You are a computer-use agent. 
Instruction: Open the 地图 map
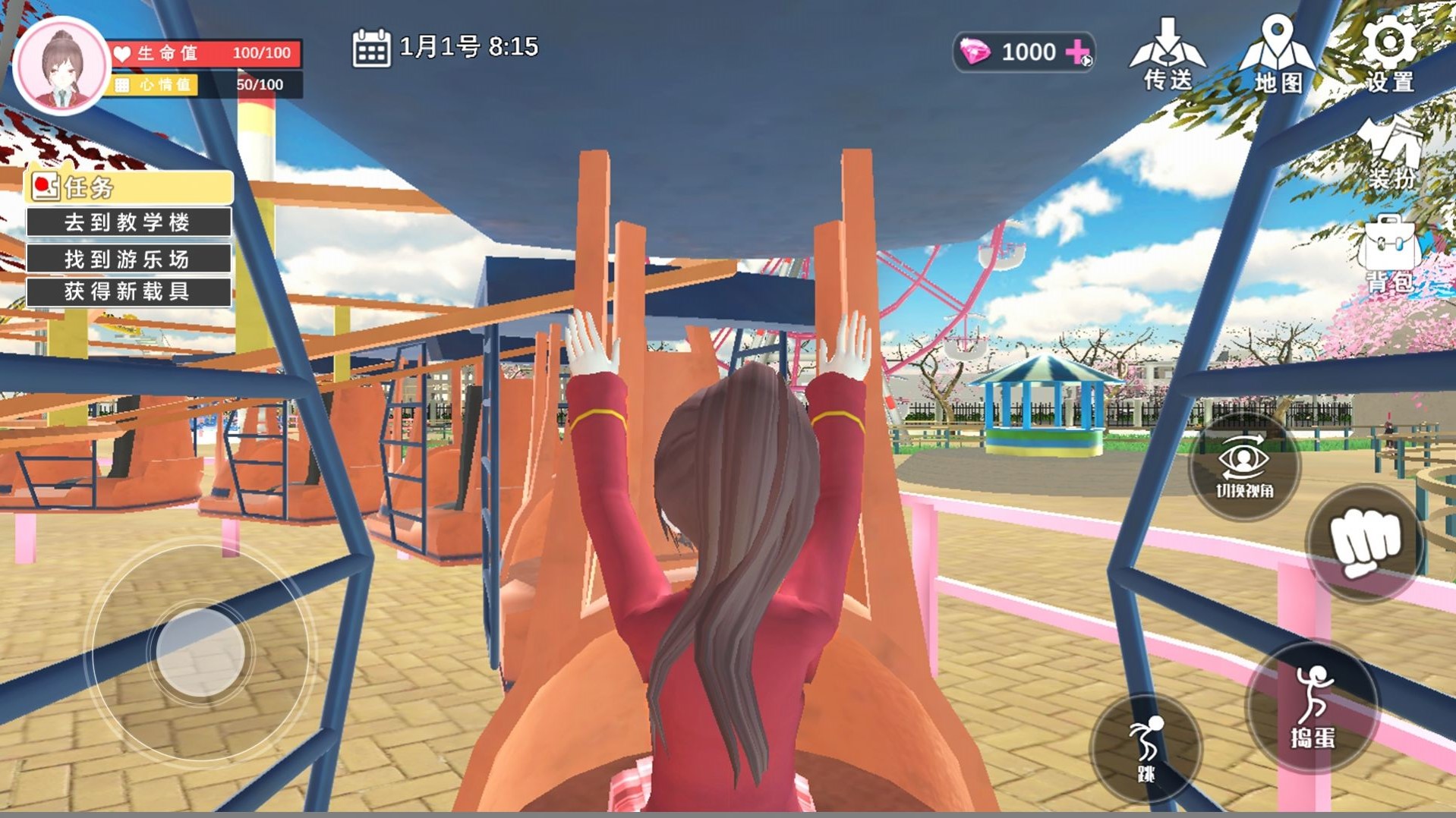[1278, 55]
